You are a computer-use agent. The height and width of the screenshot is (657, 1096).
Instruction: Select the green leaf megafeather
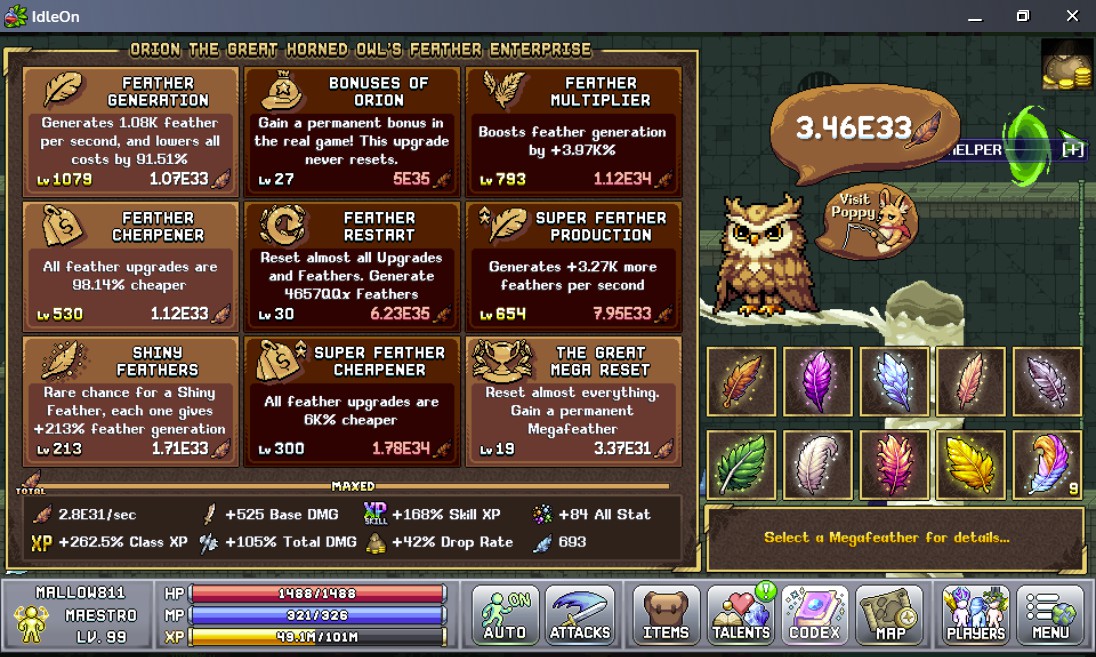742,464
